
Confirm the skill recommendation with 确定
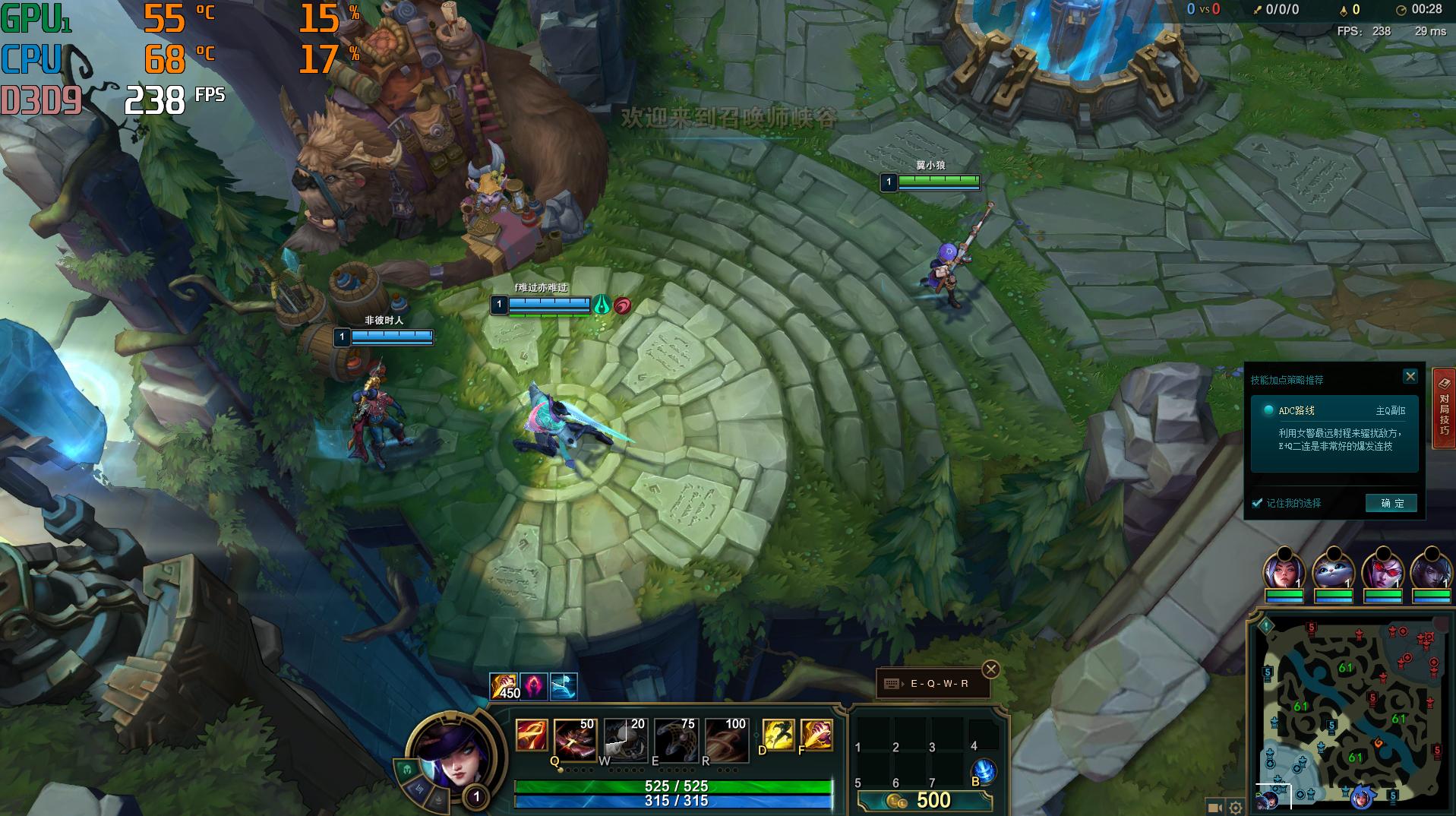[1391, 503]
